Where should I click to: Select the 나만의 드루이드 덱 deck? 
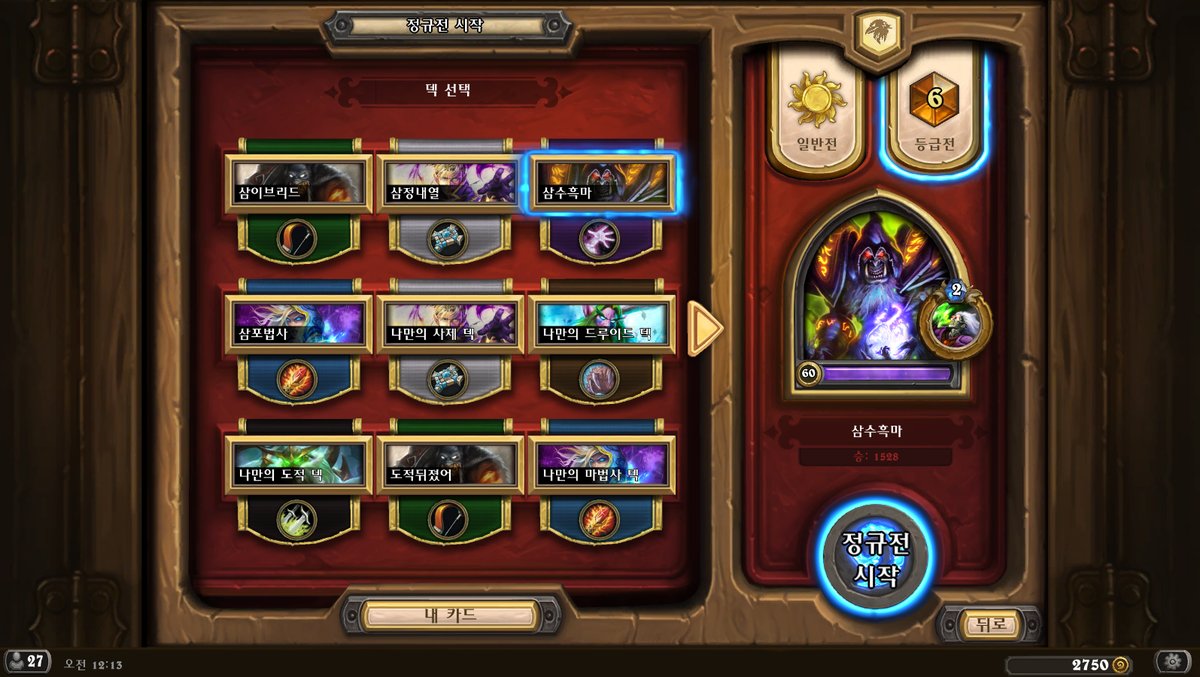pyautogui.click(x=600, y=324)
